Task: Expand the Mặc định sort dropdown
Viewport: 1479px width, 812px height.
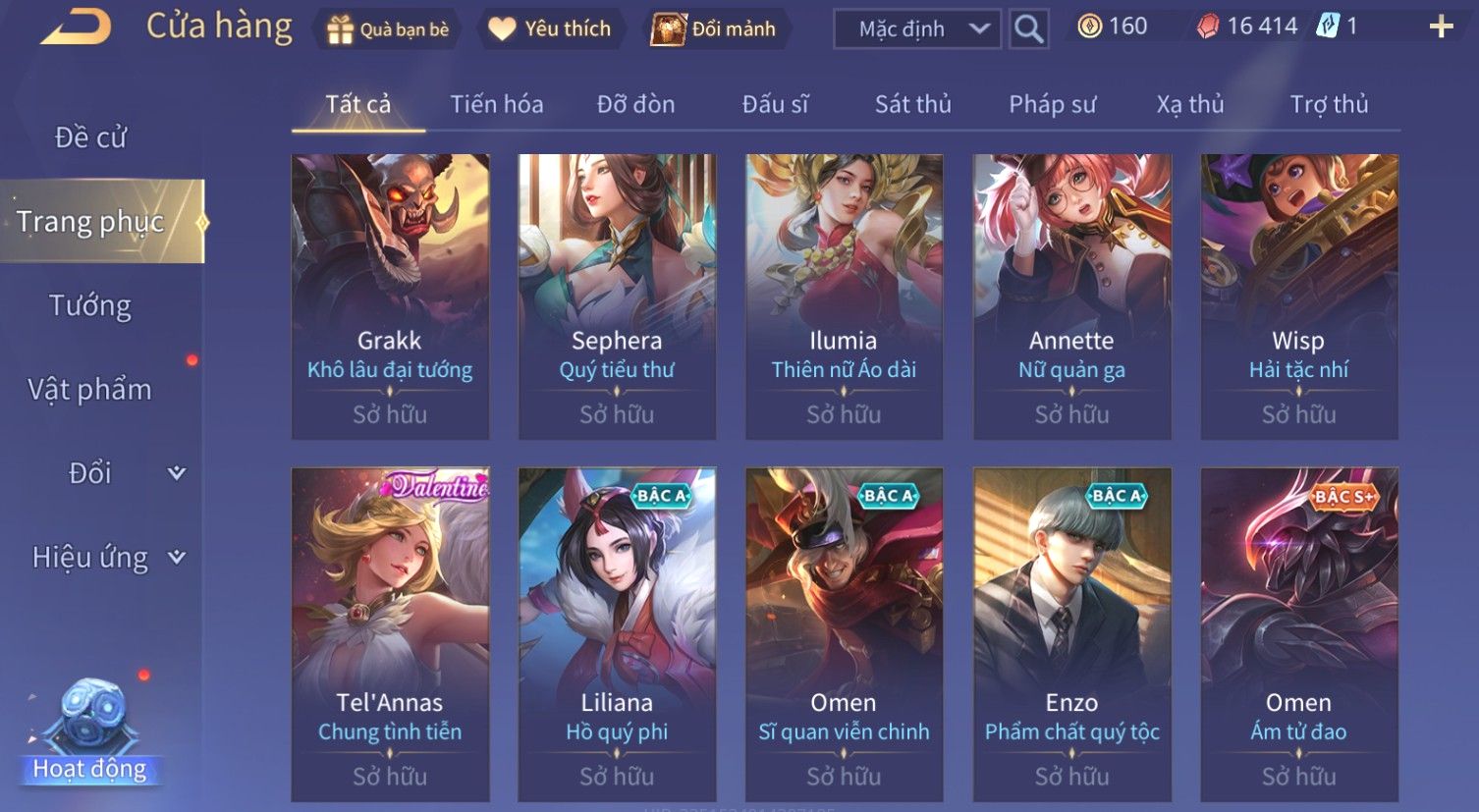Action: click(916, 29)
